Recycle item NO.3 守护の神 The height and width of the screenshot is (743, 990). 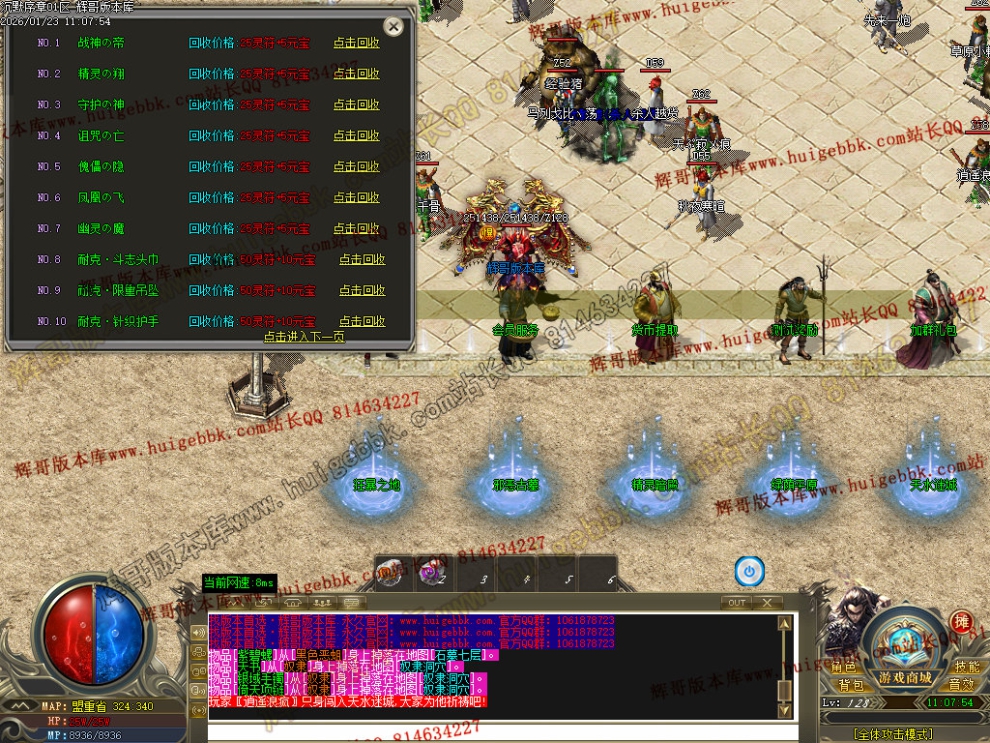[356, 105]
